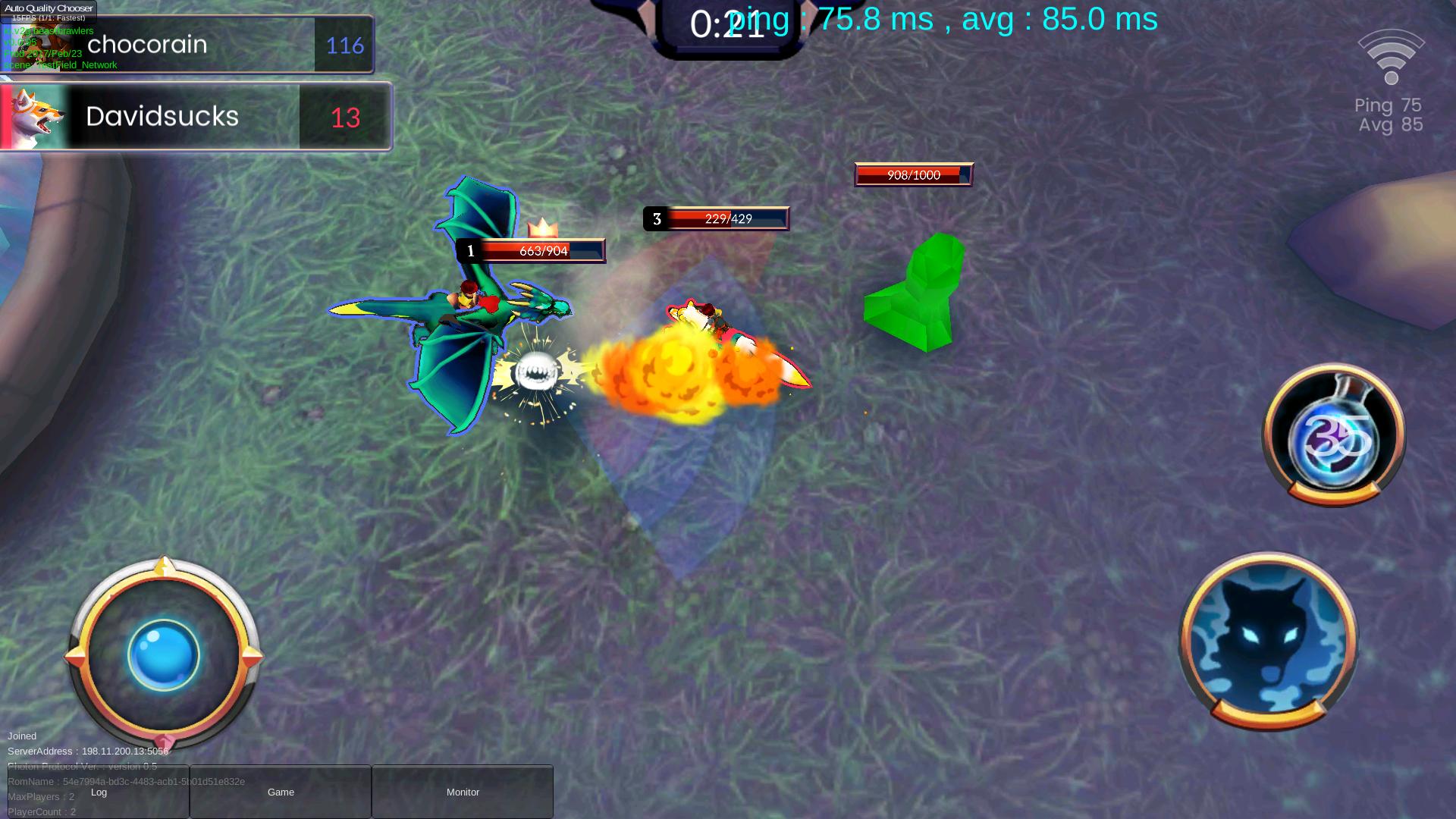Open the Monitor debug panel
This screenshot has height=819, width=1456.
tap(463, 792)
